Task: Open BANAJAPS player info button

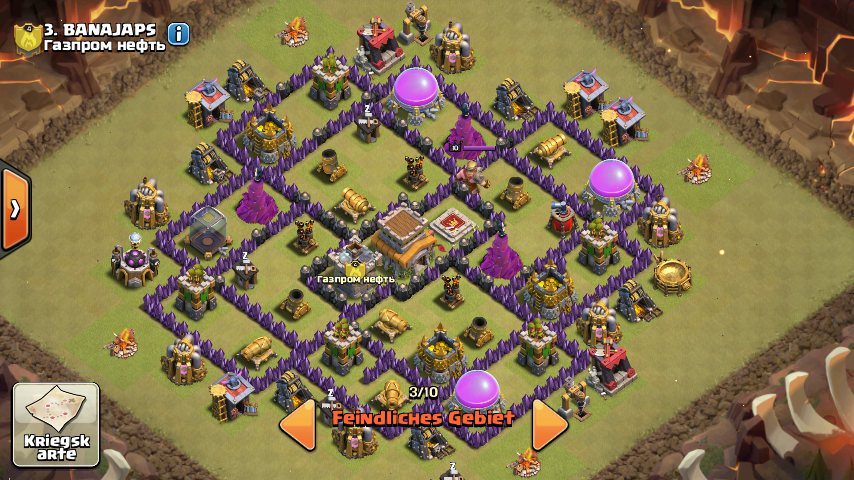Action: click(x=178, y=34)
